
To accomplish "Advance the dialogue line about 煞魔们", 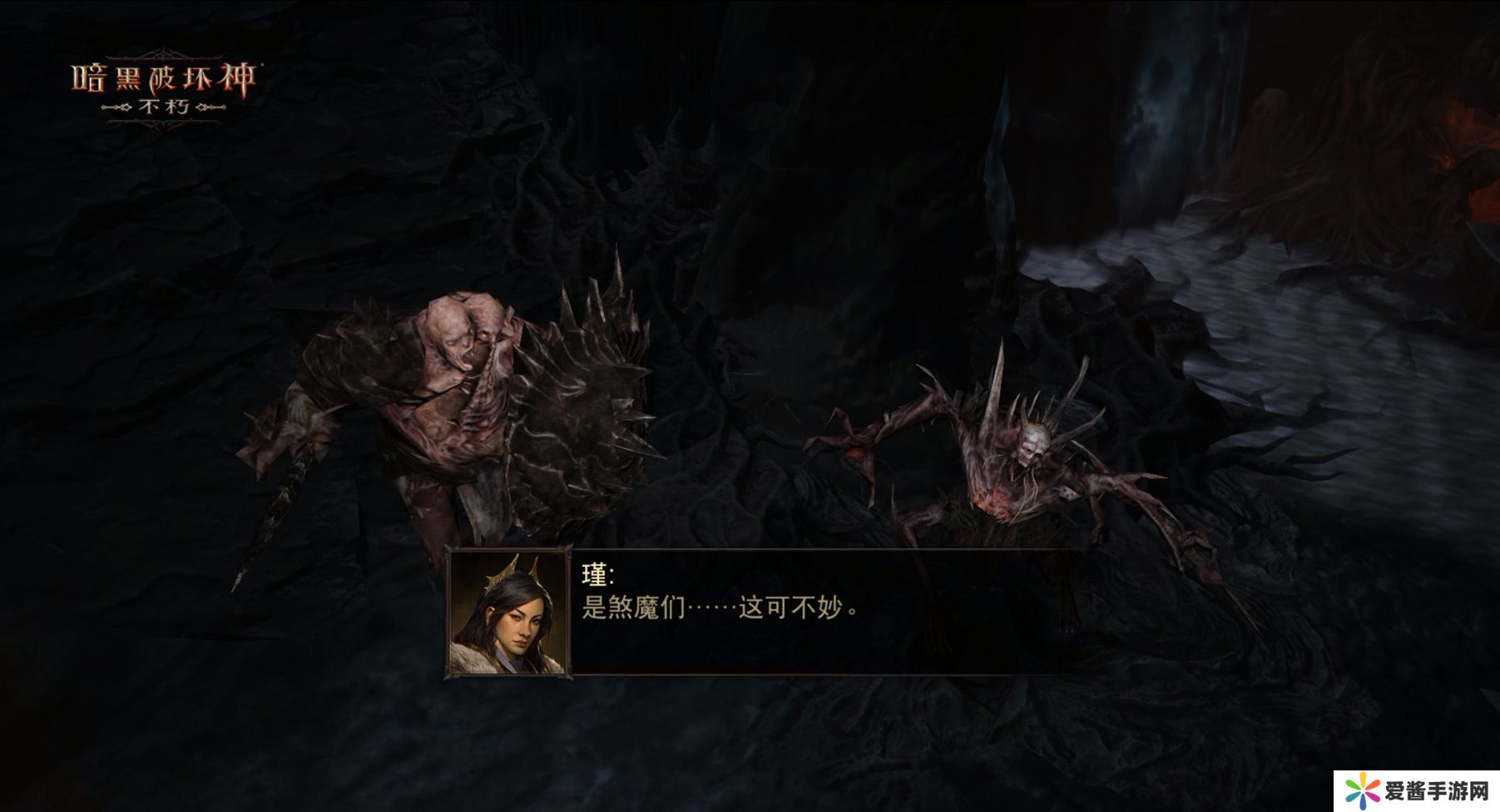I will [720, 608].
